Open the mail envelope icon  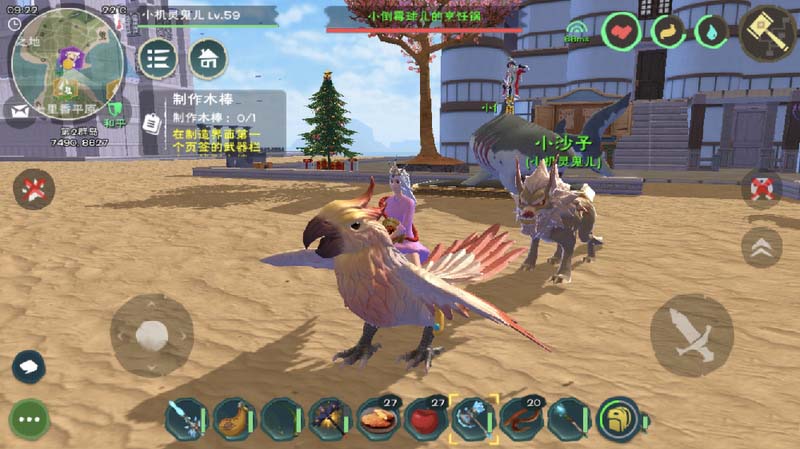point(18,110)
